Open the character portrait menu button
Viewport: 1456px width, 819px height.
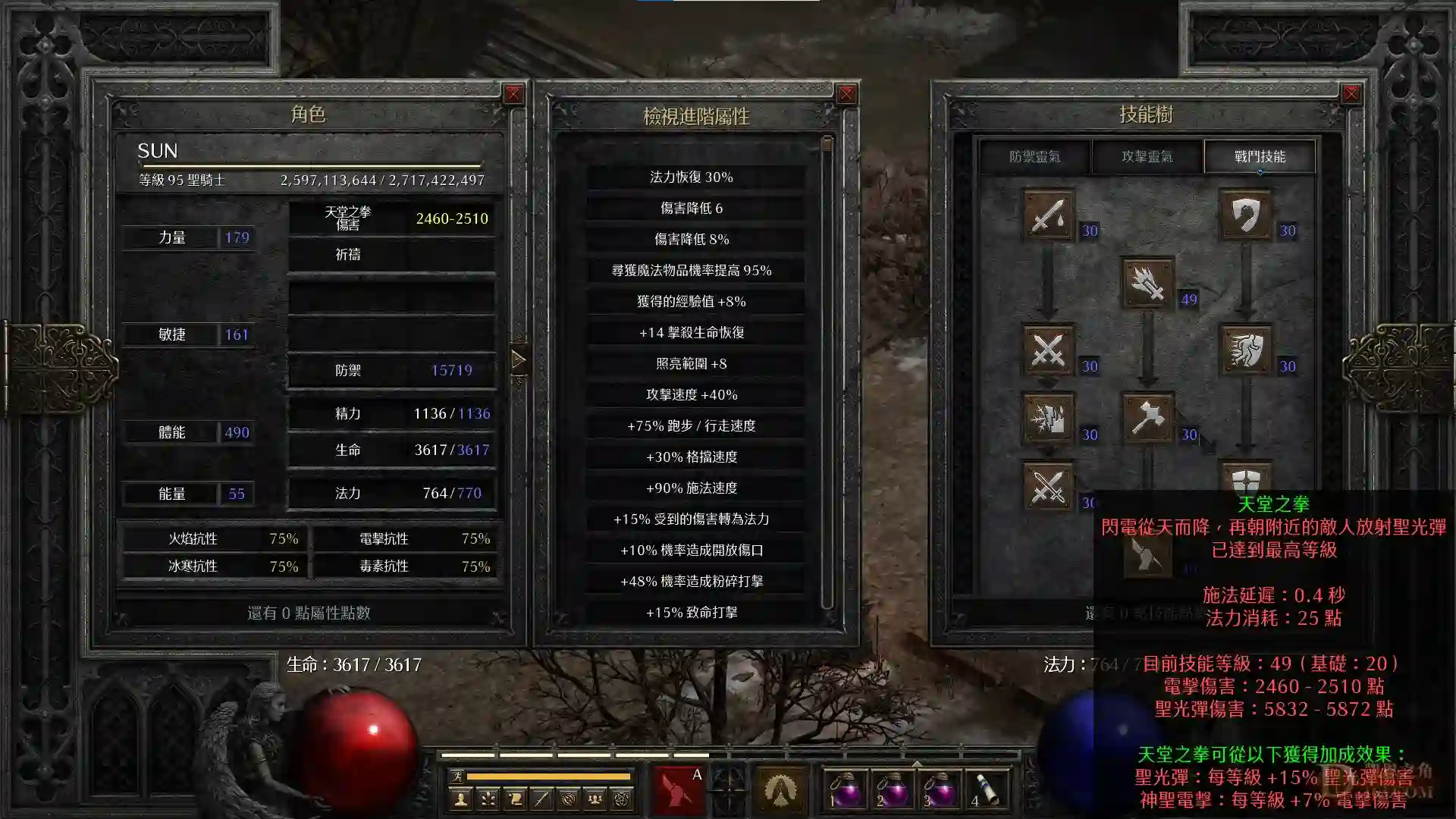point(460,799)
